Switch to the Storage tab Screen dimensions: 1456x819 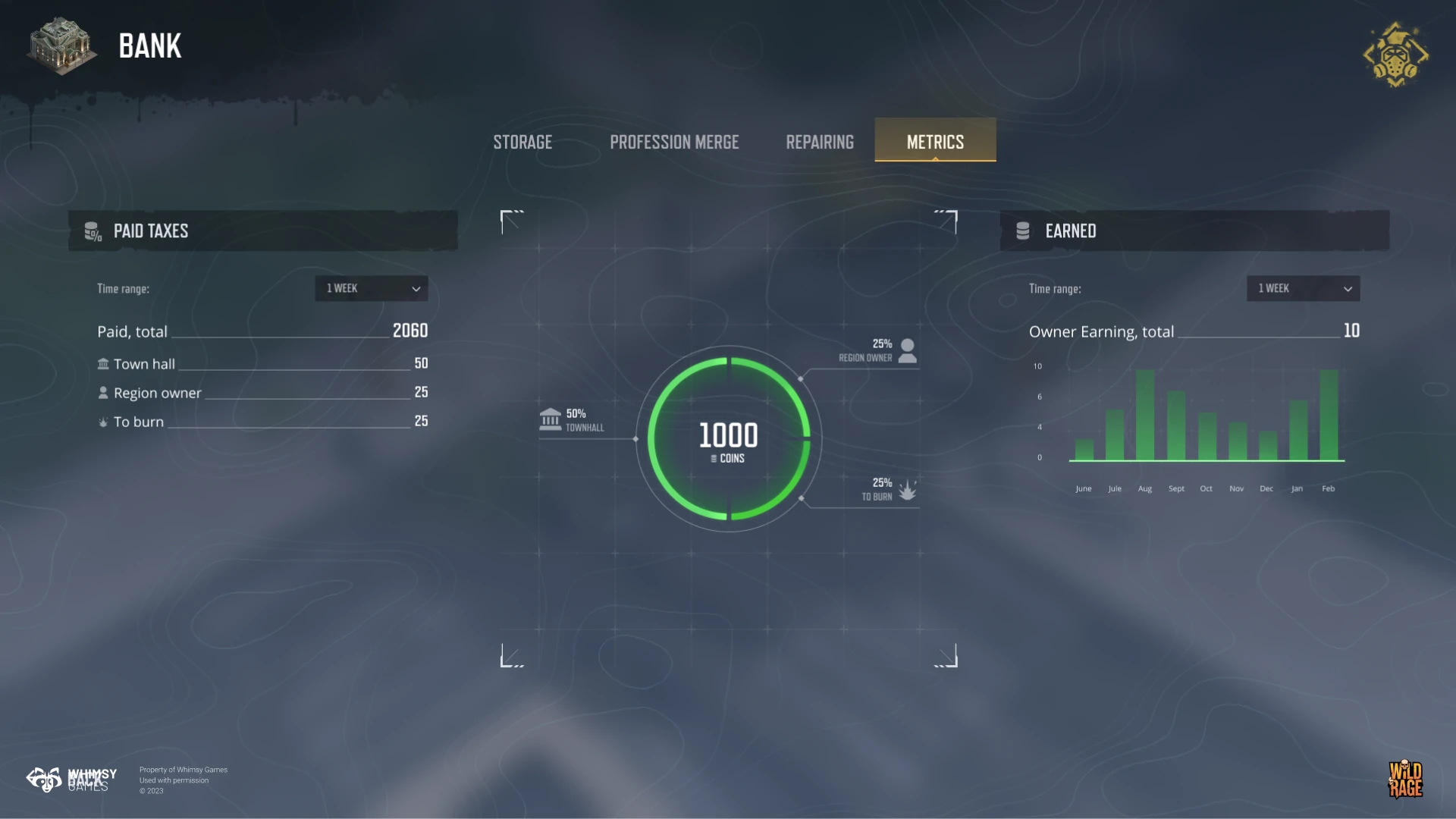point(522,142)
